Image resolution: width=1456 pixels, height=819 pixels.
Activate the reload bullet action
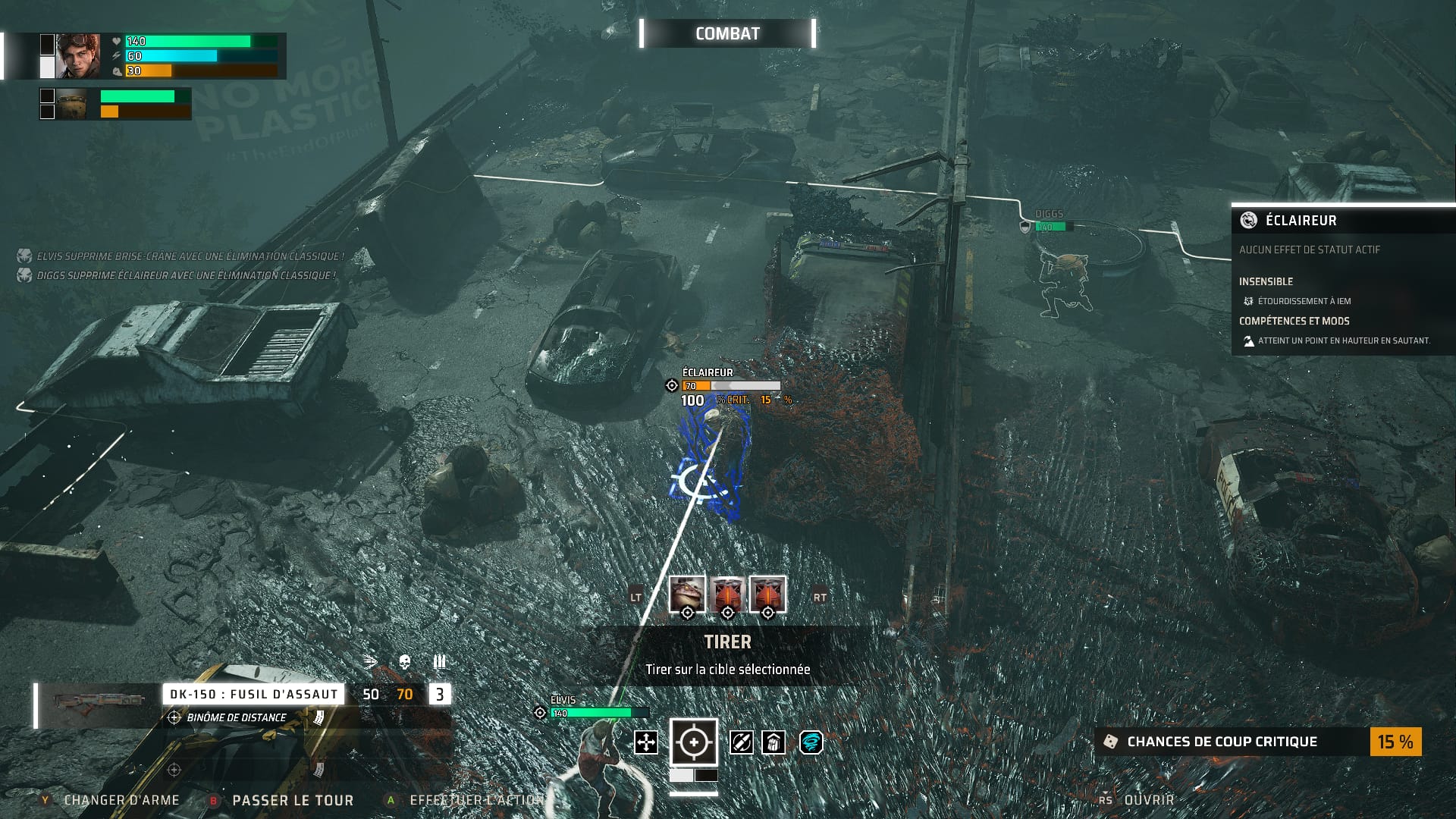click(x=741, y=742)
